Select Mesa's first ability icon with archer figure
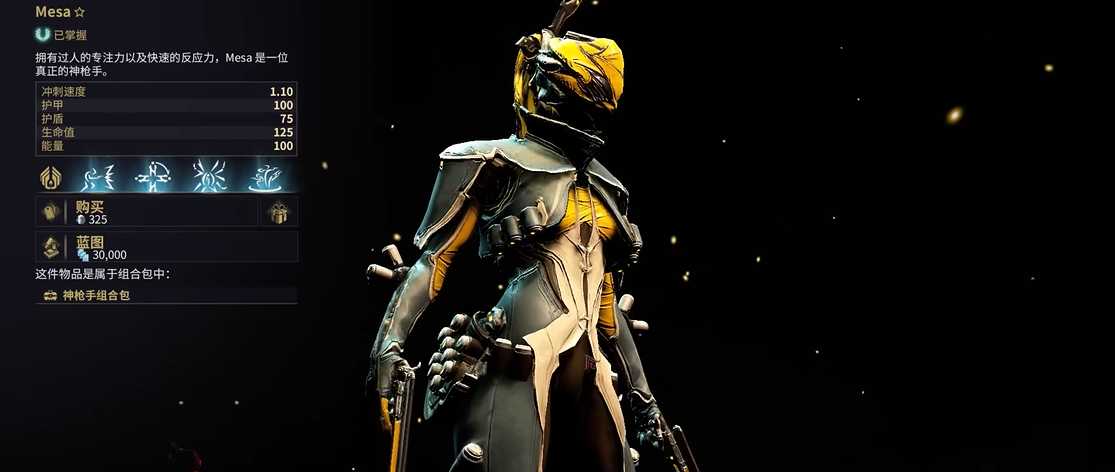Image resolution: width=1115 pixels, height=472 pixels. (98, 177)
